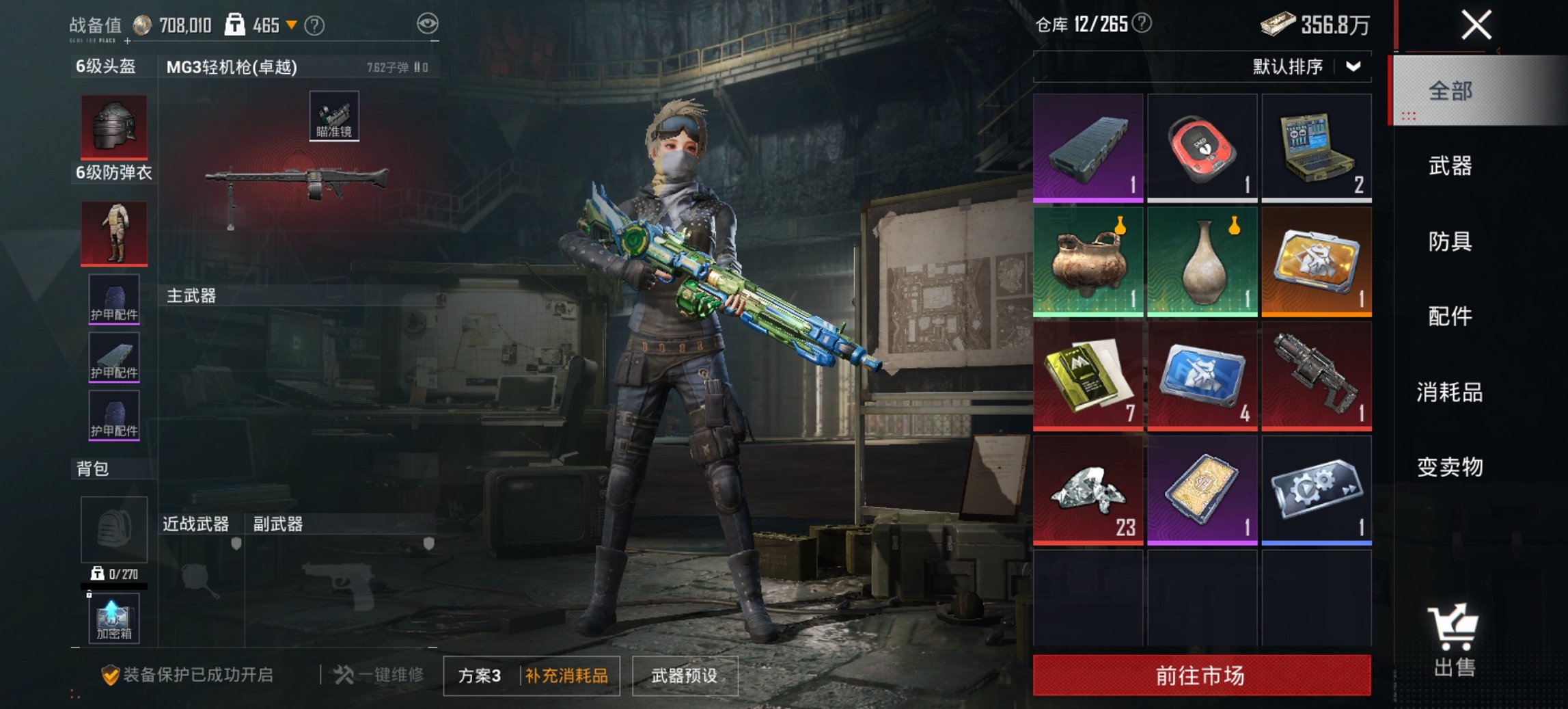The height and width of the screenshot is (709, 1568).
Task: Open the 武器预设 weapon presets
Action: tap(683, 673)
